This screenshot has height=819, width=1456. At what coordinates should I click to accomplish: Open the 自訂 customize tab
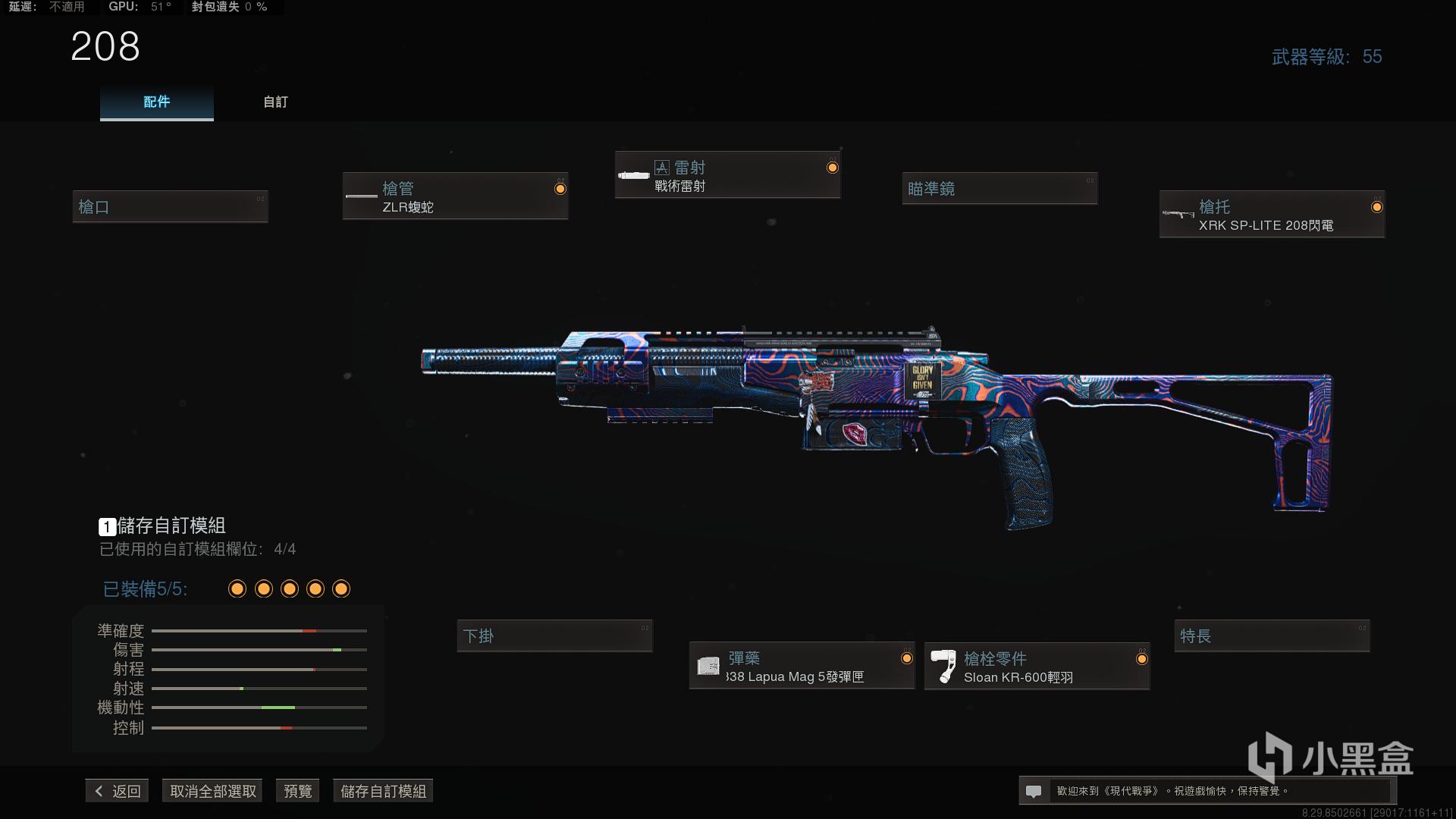click(x=275, y=102)
